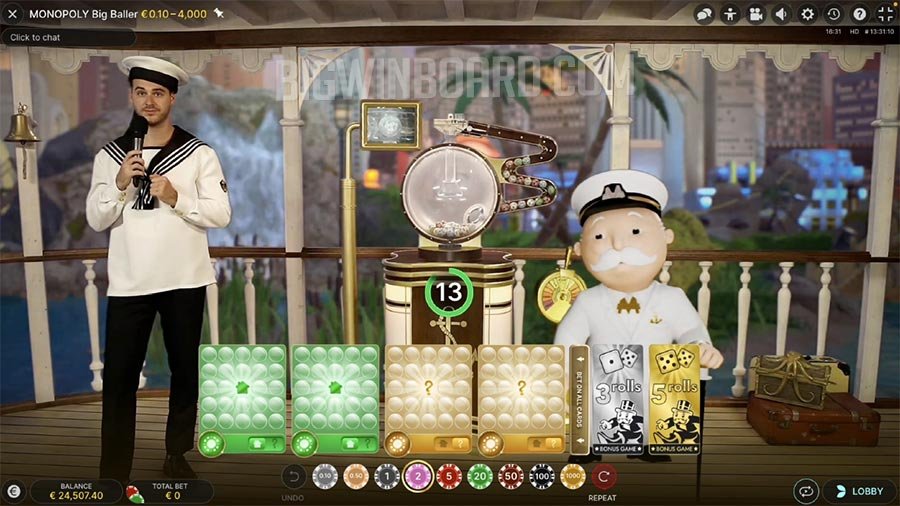Open the gear settings menu
Image resolution: width=900 pixels, height=506 pixels.
coord(808,14)
